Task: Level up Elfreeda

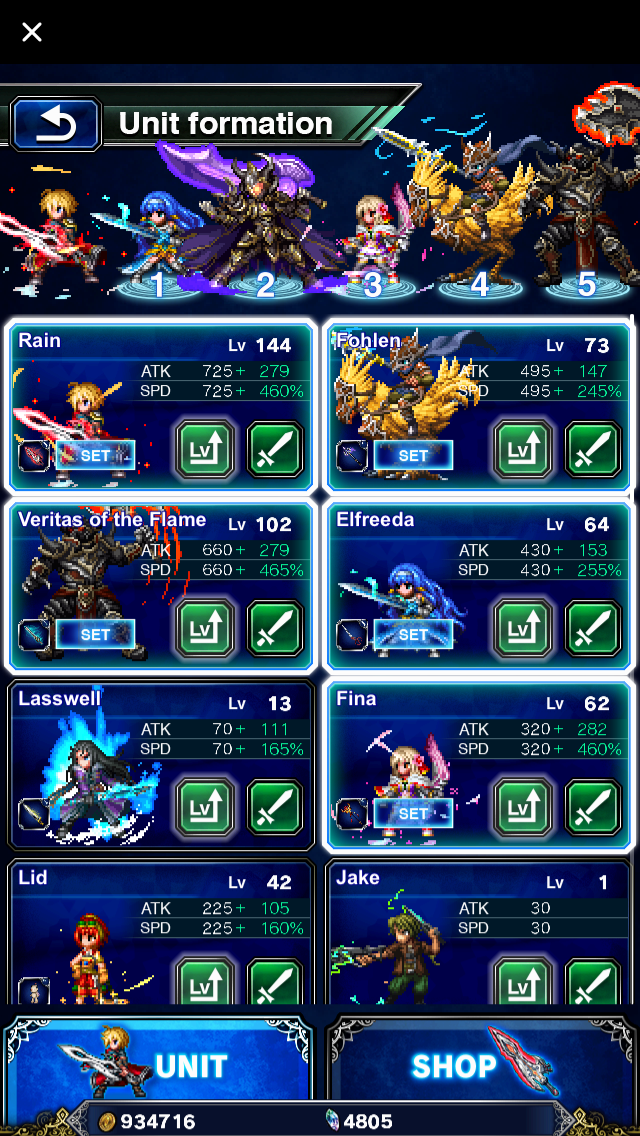Action: [x=523, y=629]
